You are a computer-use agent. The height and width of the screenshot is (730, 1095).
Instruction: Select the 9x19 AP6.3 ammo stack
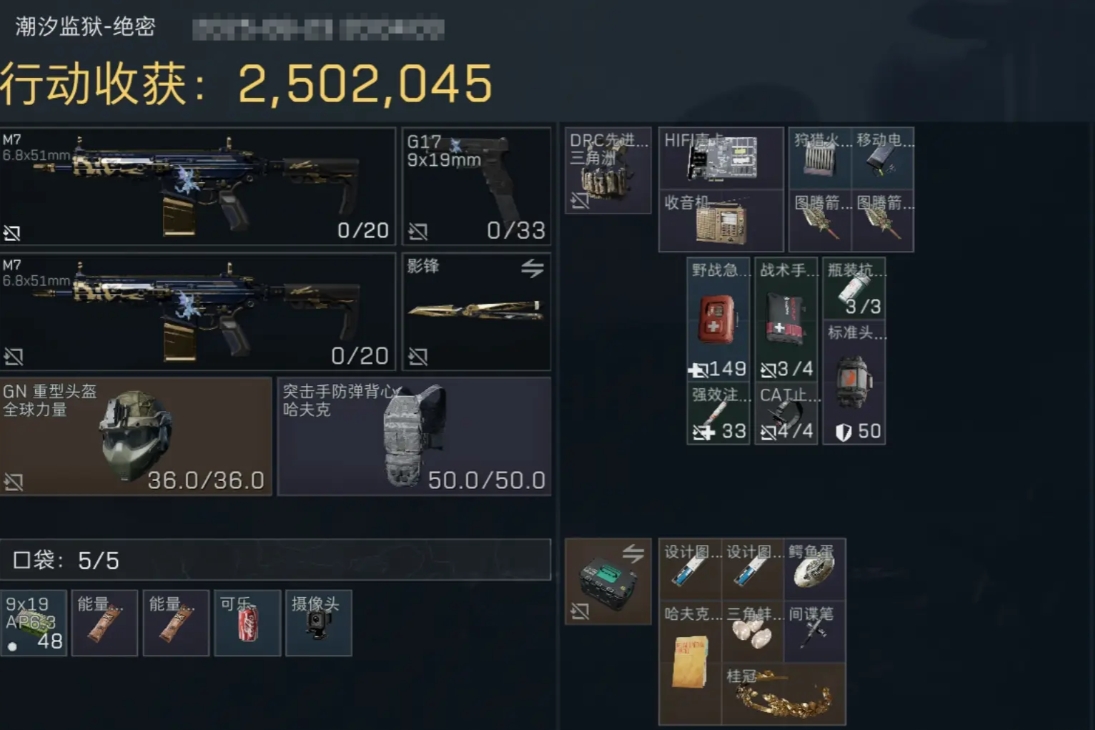pyautogui.click(x=34, y=623)
